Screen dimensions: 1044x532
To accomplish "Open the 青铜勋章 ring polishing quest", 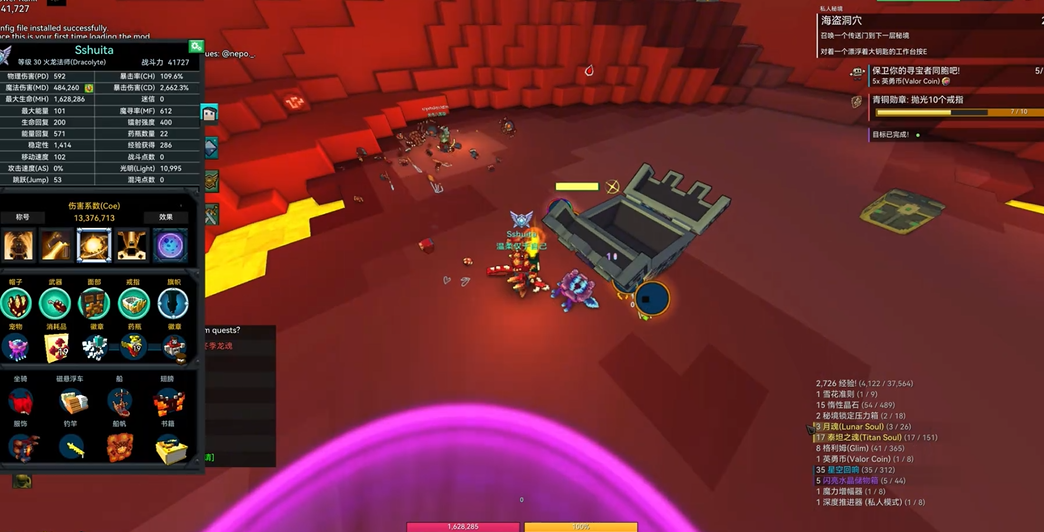I will 917,100.
